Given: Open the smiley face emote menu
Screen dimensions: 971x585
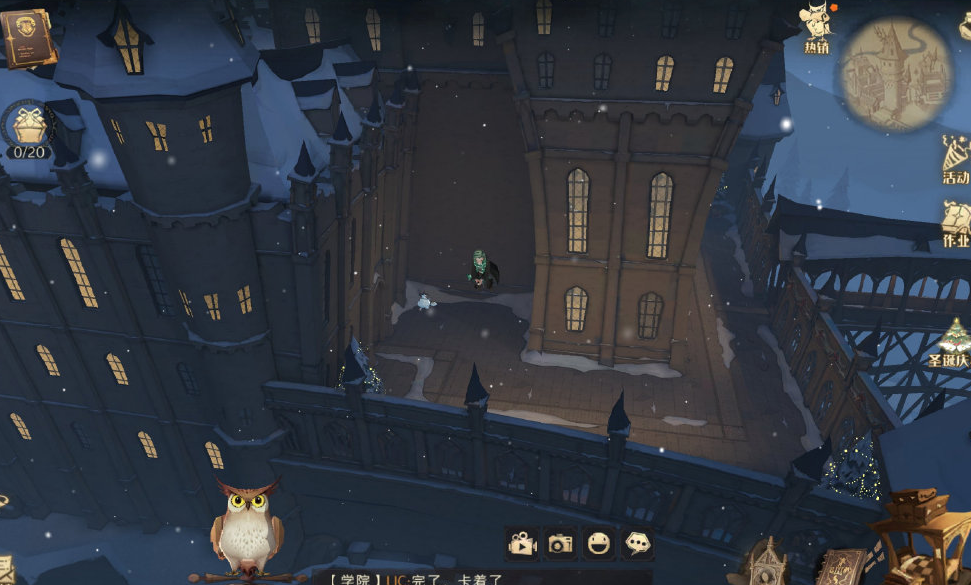Looking at the screenshot, I should tap(598, 543).
